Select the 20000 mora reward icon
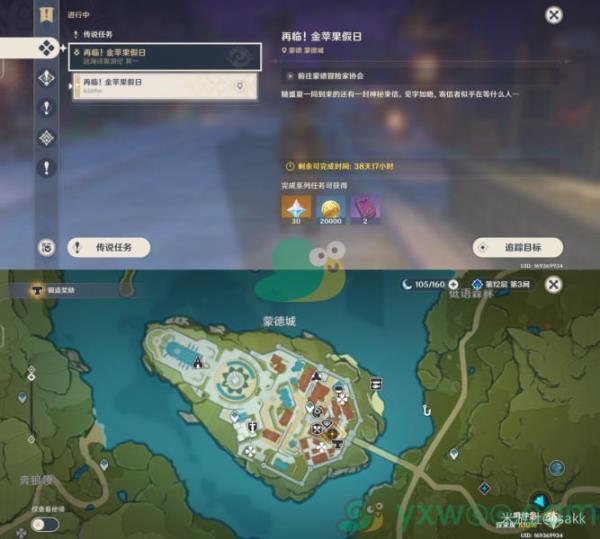This screenshot has width=600, height=539. [x=330, y=207]
